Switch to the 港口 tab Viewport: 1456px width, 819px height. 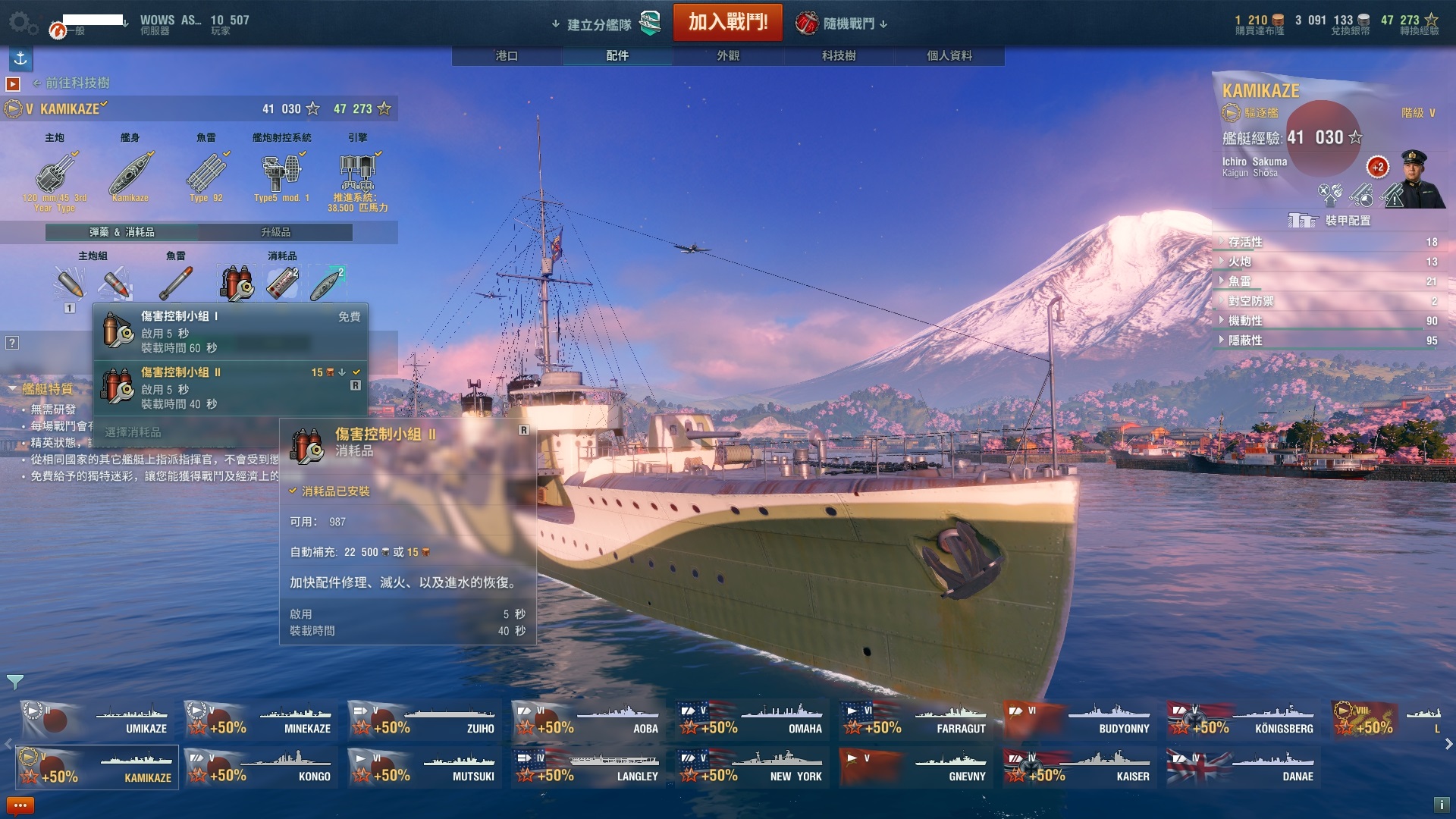pos(507,55)
